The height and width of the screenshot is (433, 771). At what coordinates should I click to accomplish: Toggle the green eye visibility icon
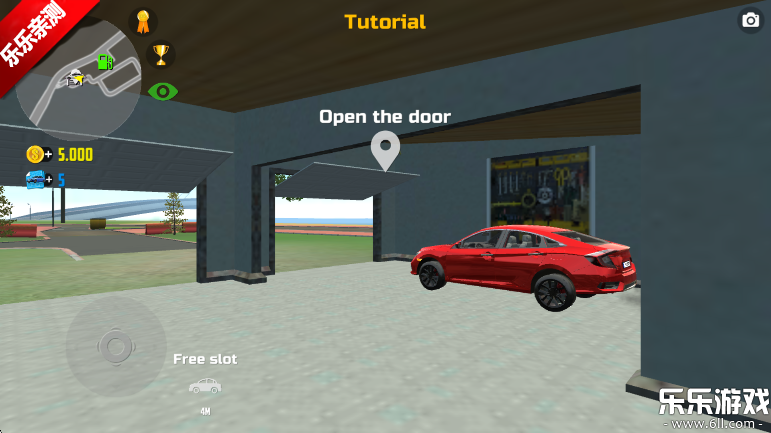163,92
